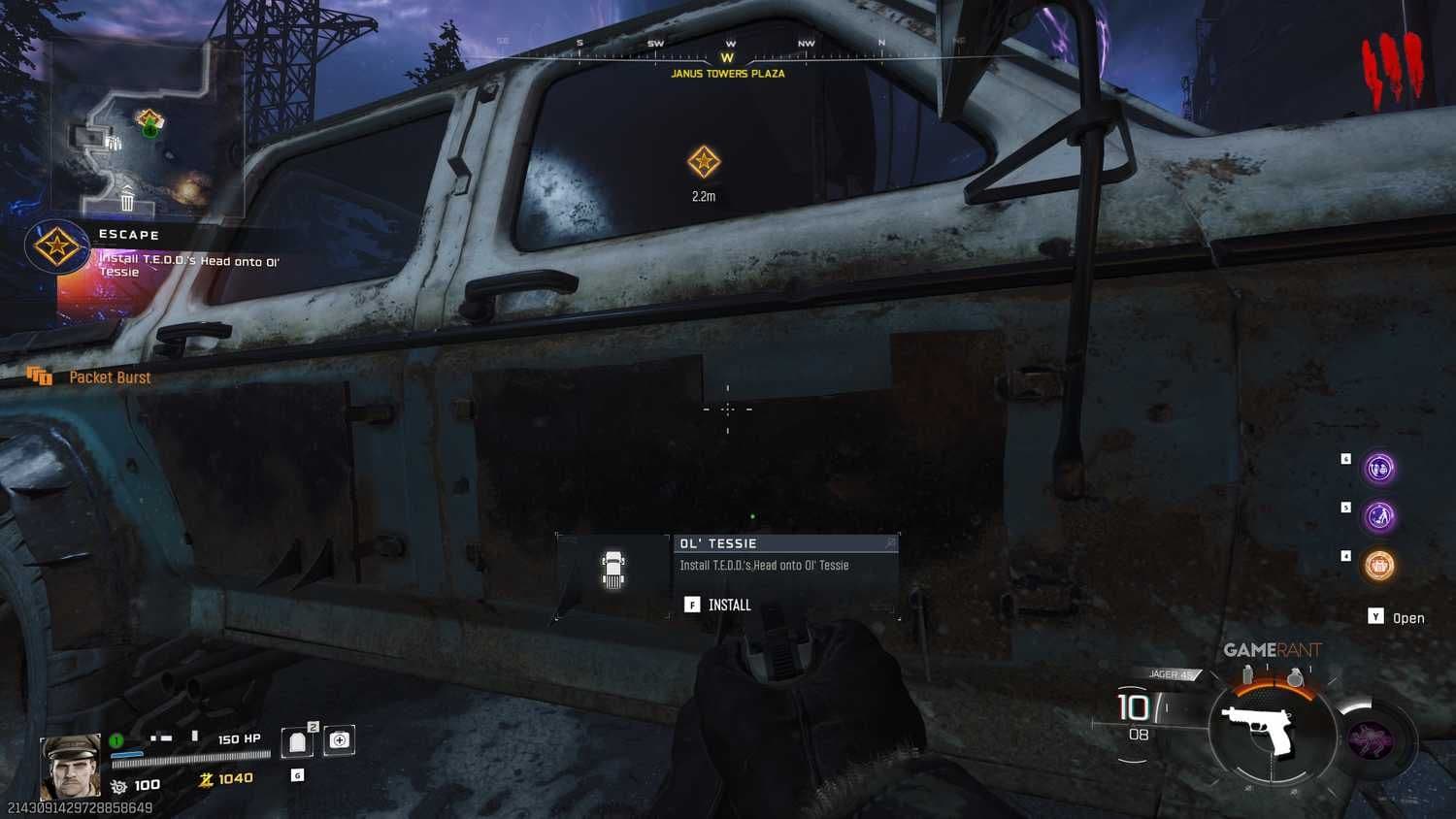Click the Packet Burst warning icon

pos(40,377)
